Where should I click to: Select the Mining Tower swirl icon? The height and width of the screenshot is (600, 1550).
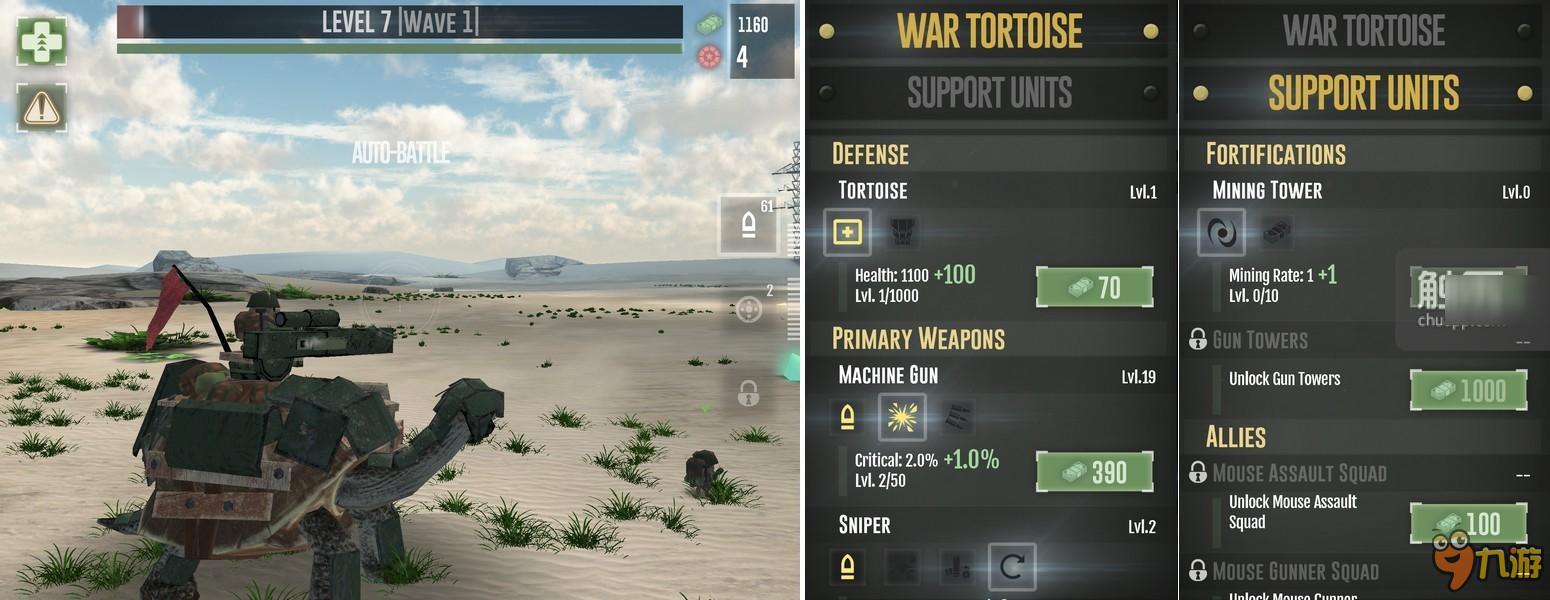pos(1221,232)
